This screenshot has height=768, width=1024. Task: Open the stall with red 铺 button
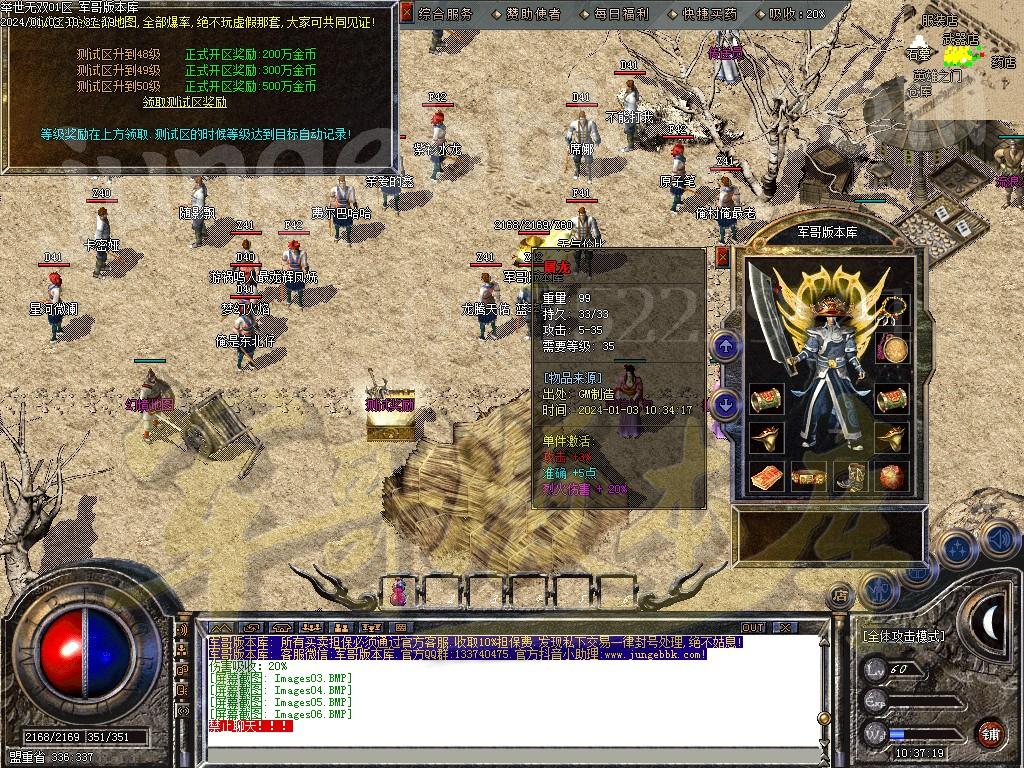[990, 733]
